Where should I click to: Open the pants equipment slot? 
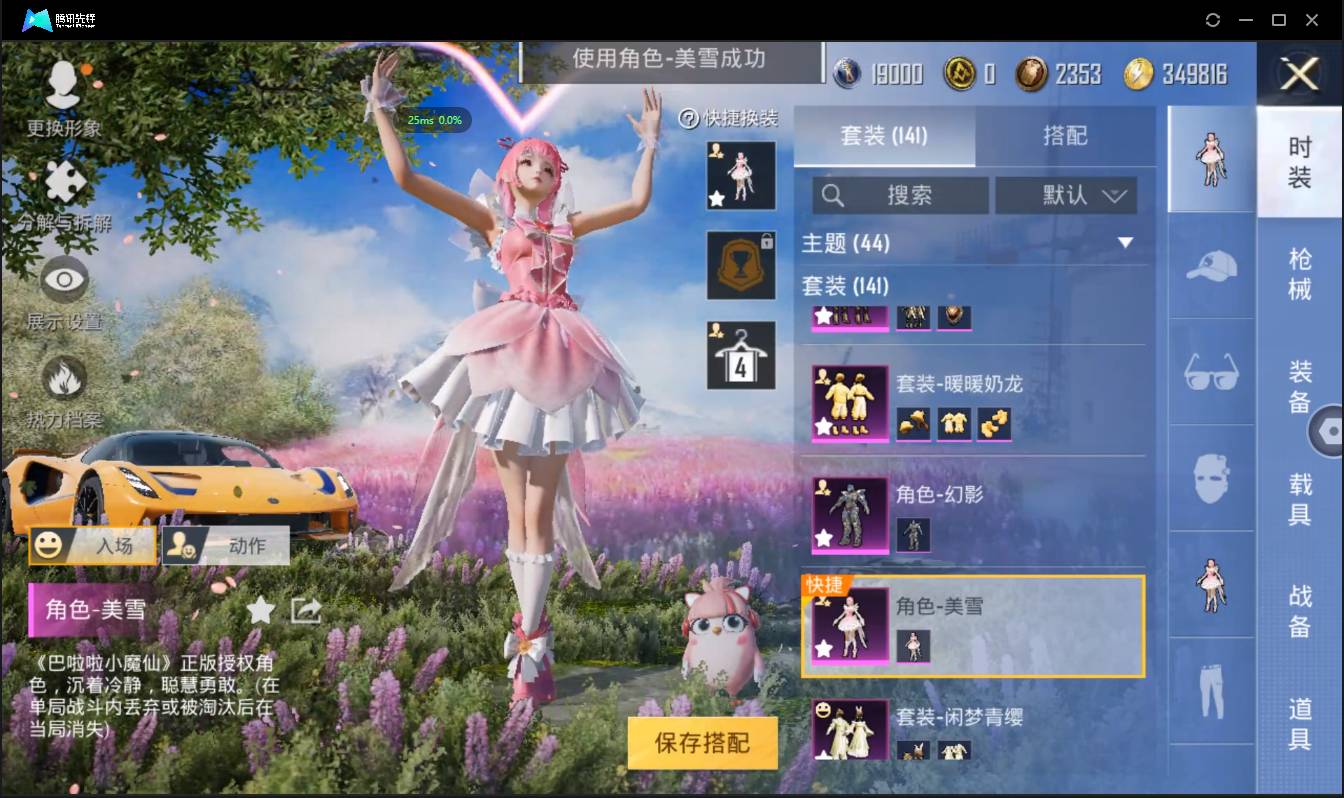click(1210, 690)
